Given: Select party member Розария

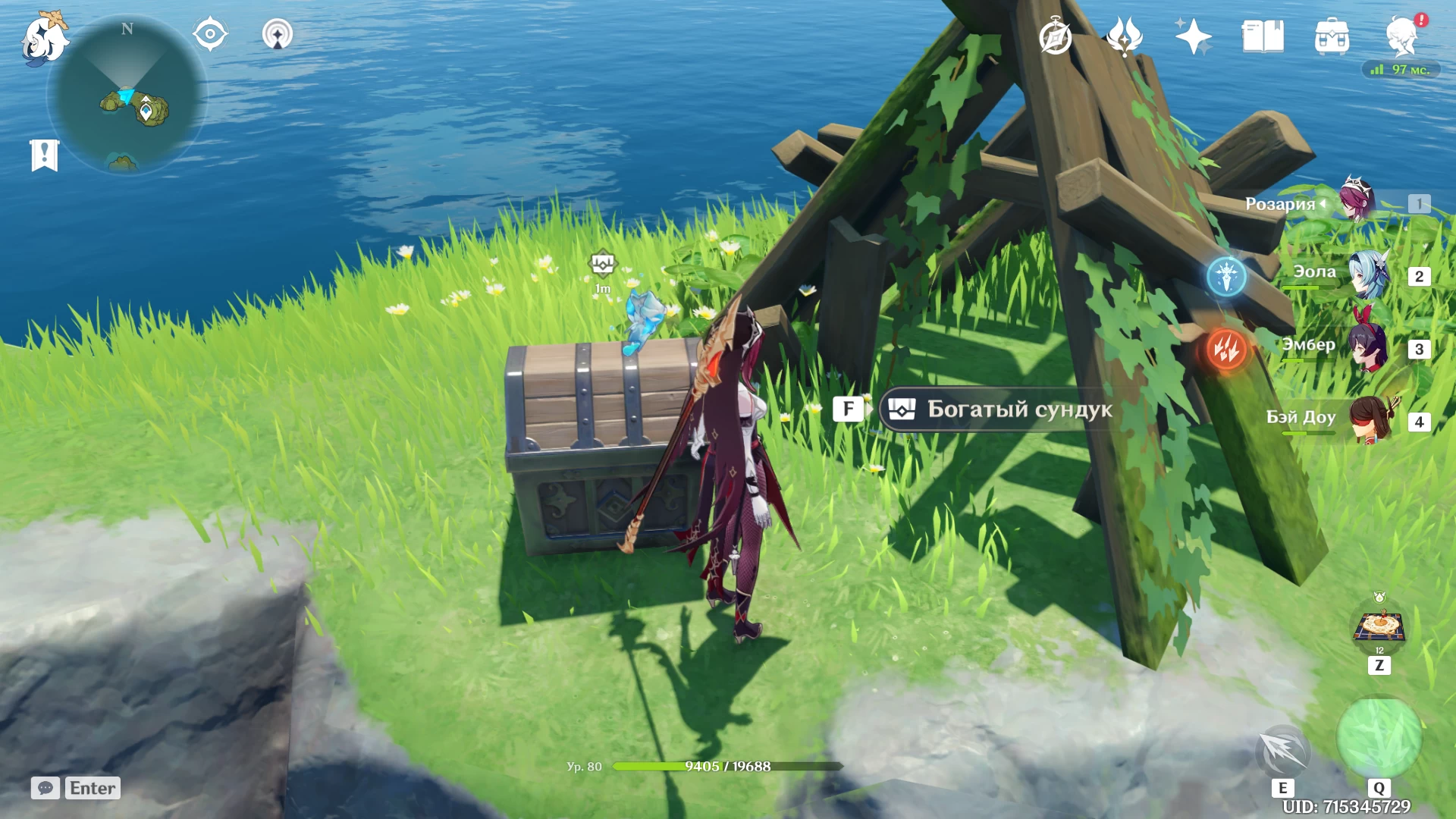Looking at the screenshot, I should click(x=1357, y=201).
